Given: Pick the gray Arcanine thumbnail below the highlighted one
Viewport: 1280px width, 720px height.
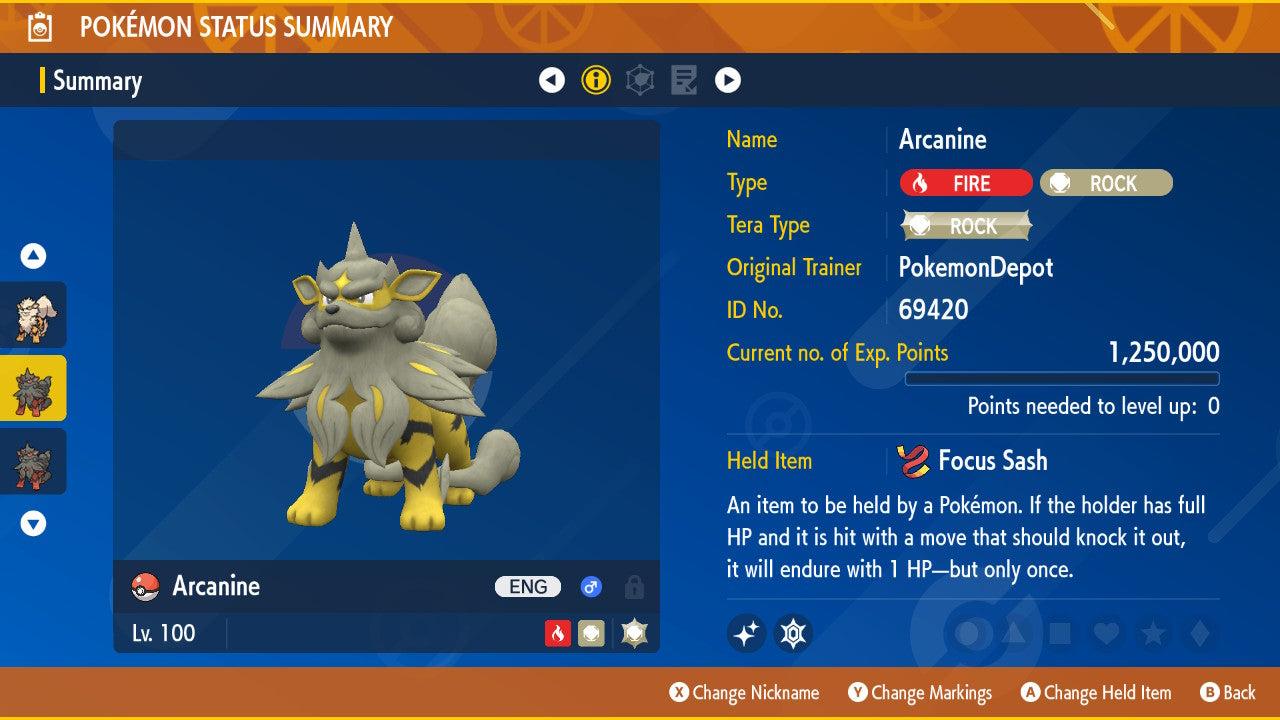Looking at the screenshot, I should pos(33,461).
